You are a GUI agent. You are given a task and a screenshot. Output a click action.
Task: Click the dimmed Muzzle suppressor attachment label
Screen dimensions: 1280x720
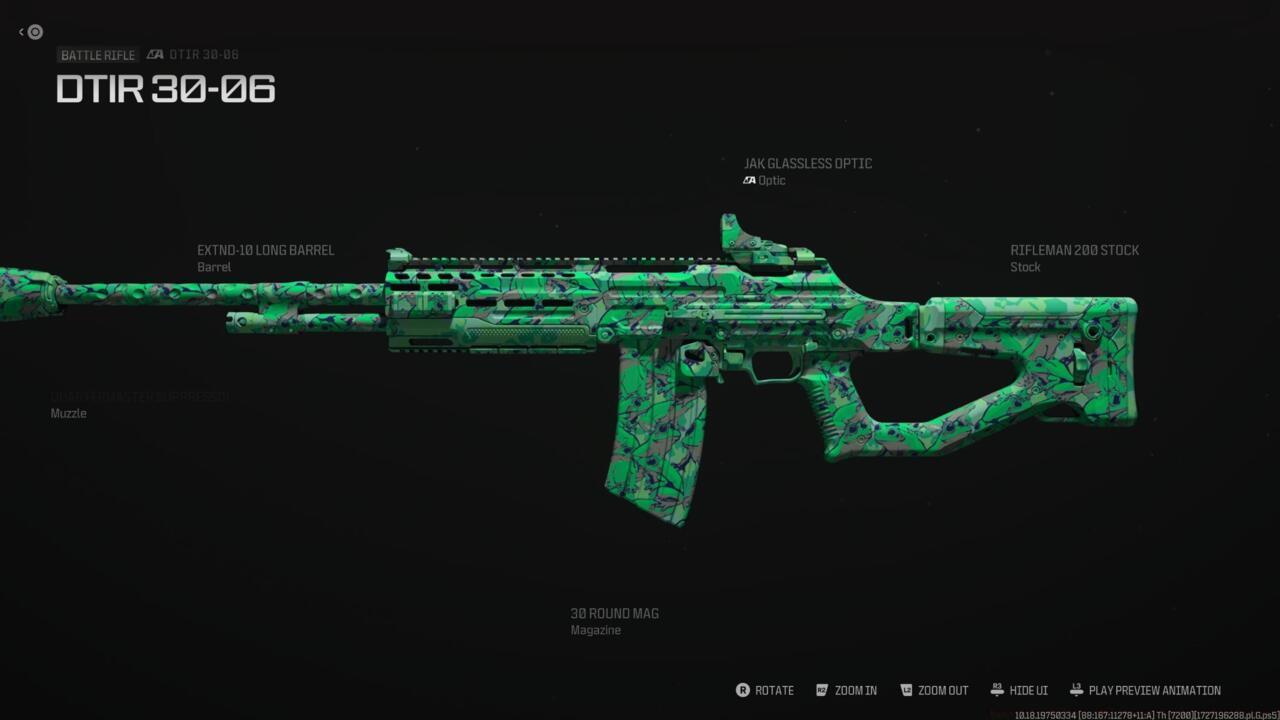(x=140, y=398)
